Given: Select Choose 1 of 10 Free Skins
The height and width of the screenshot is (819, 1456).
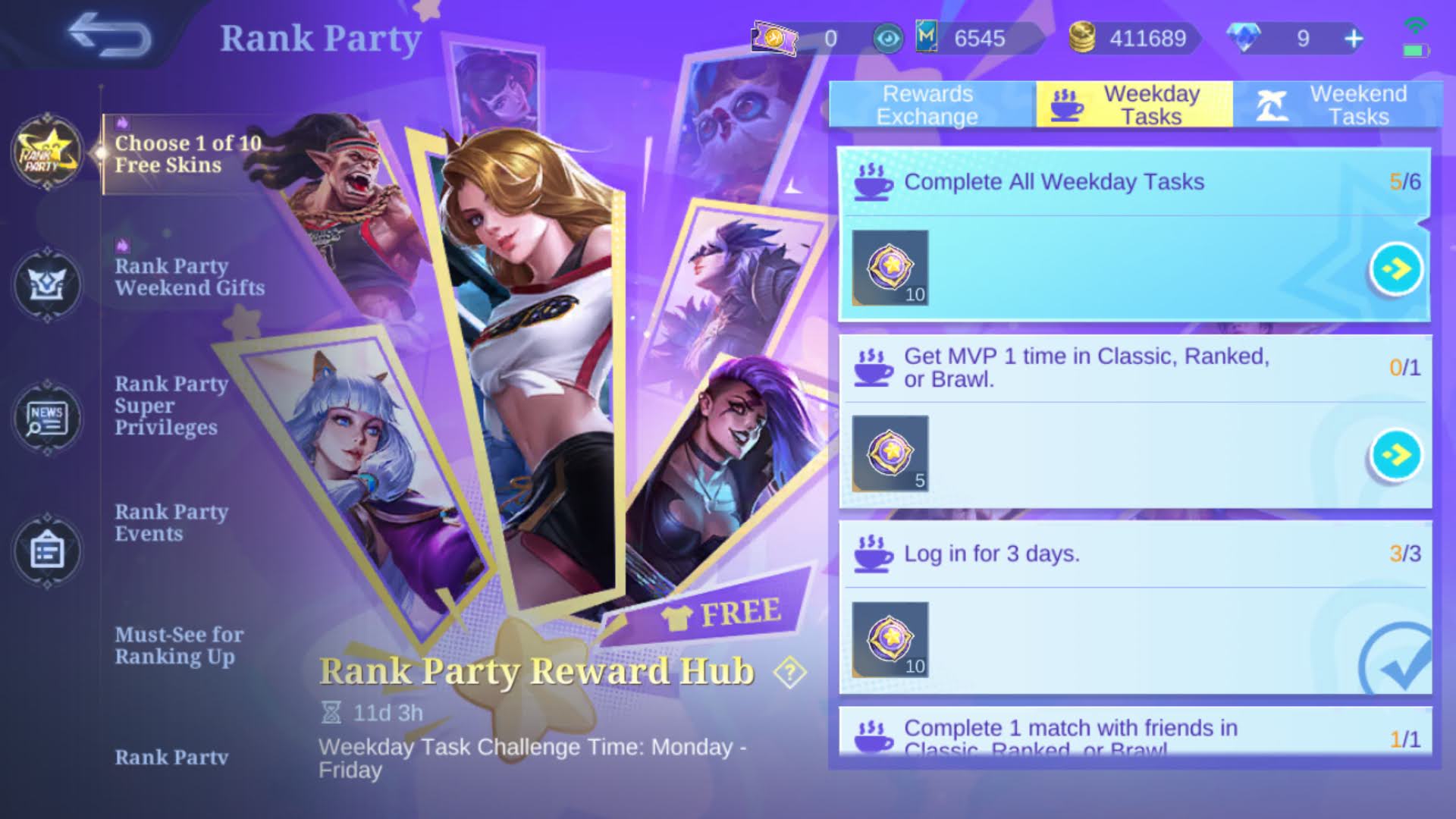Looking at the screenshot, I should coord(187,154).
